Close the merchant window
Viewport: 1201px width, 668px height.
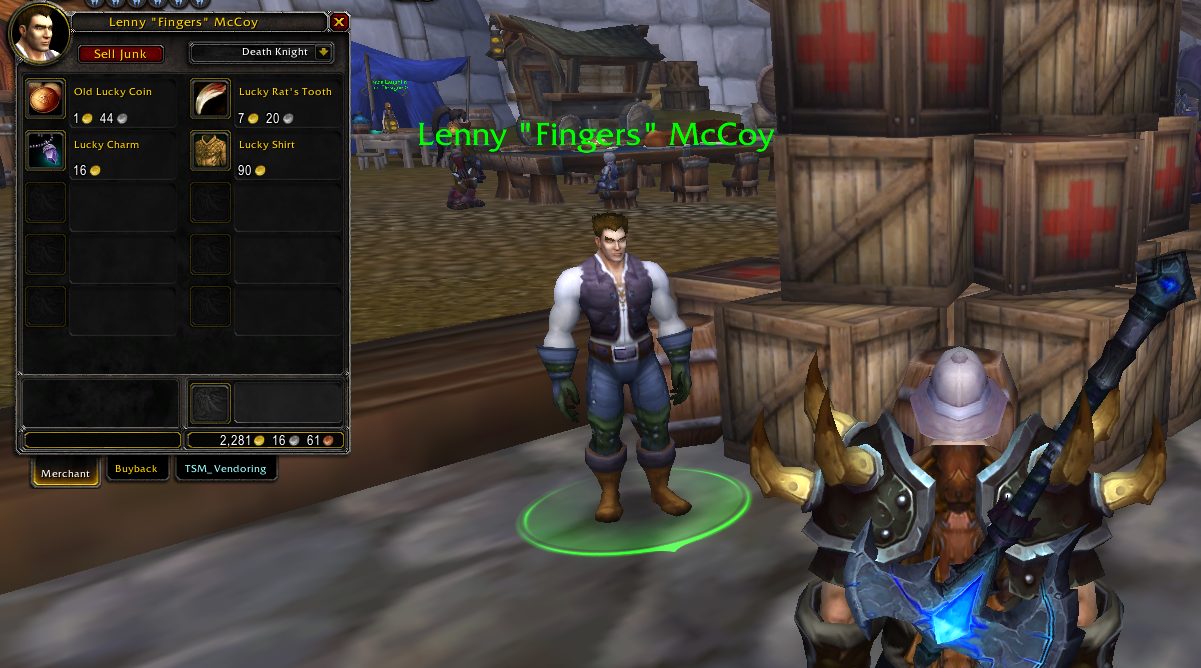(x=340, y=22)
